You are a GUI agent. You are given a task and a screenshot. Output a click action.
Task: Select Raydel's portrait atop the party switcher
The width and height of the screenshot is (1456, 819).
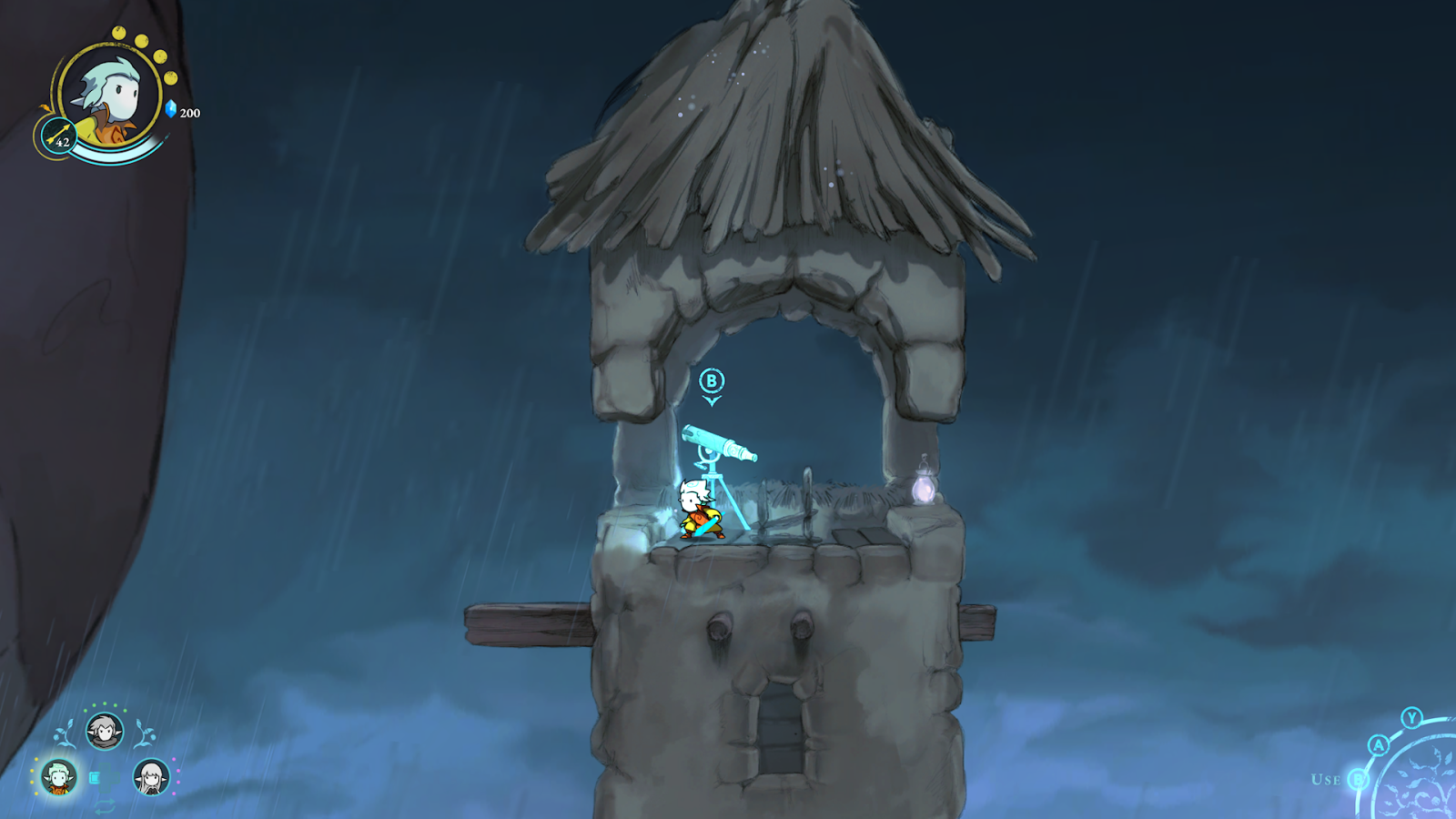coord(106,732)
